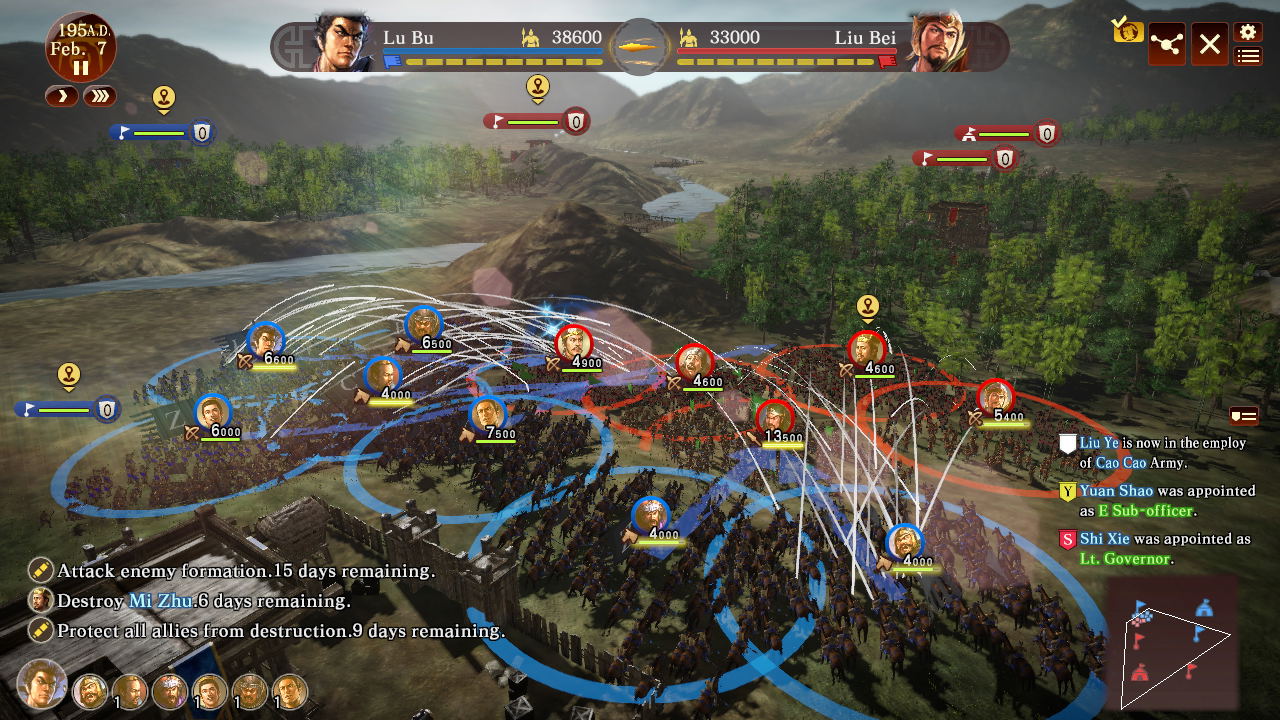The width and height of the screenshot is (1280, 720).
Task: Fast-forward with the triple-arrow button
Action: pos(99,96)
